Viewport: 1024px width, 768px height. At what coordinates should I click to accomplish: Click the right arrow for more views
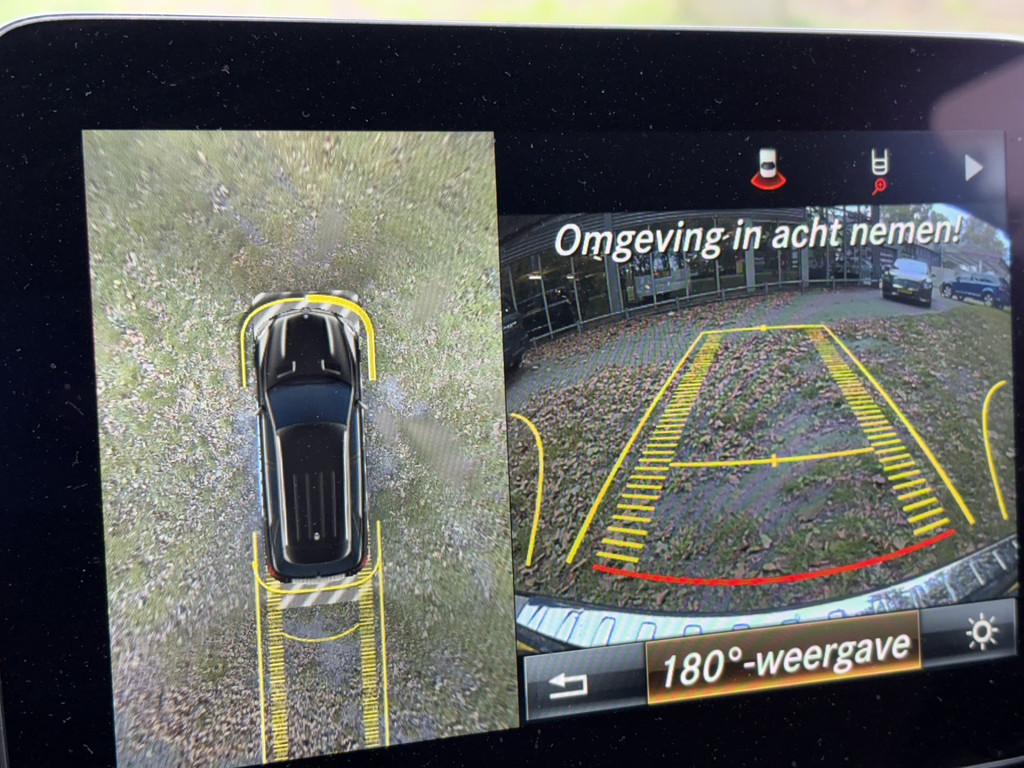click(x=973, y=168)
